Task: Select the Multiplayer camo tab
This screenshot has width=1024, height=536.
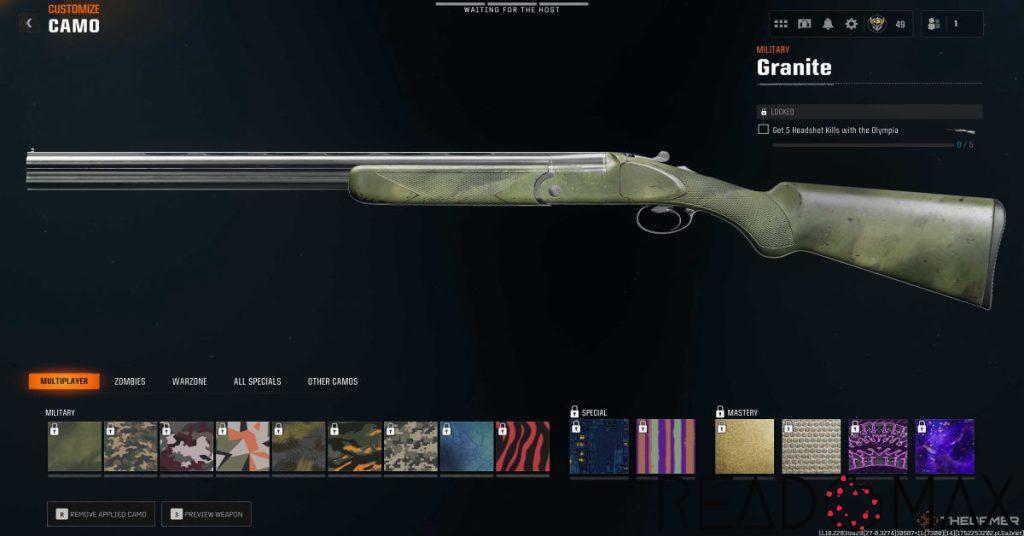Action: (x=64, y=381)
